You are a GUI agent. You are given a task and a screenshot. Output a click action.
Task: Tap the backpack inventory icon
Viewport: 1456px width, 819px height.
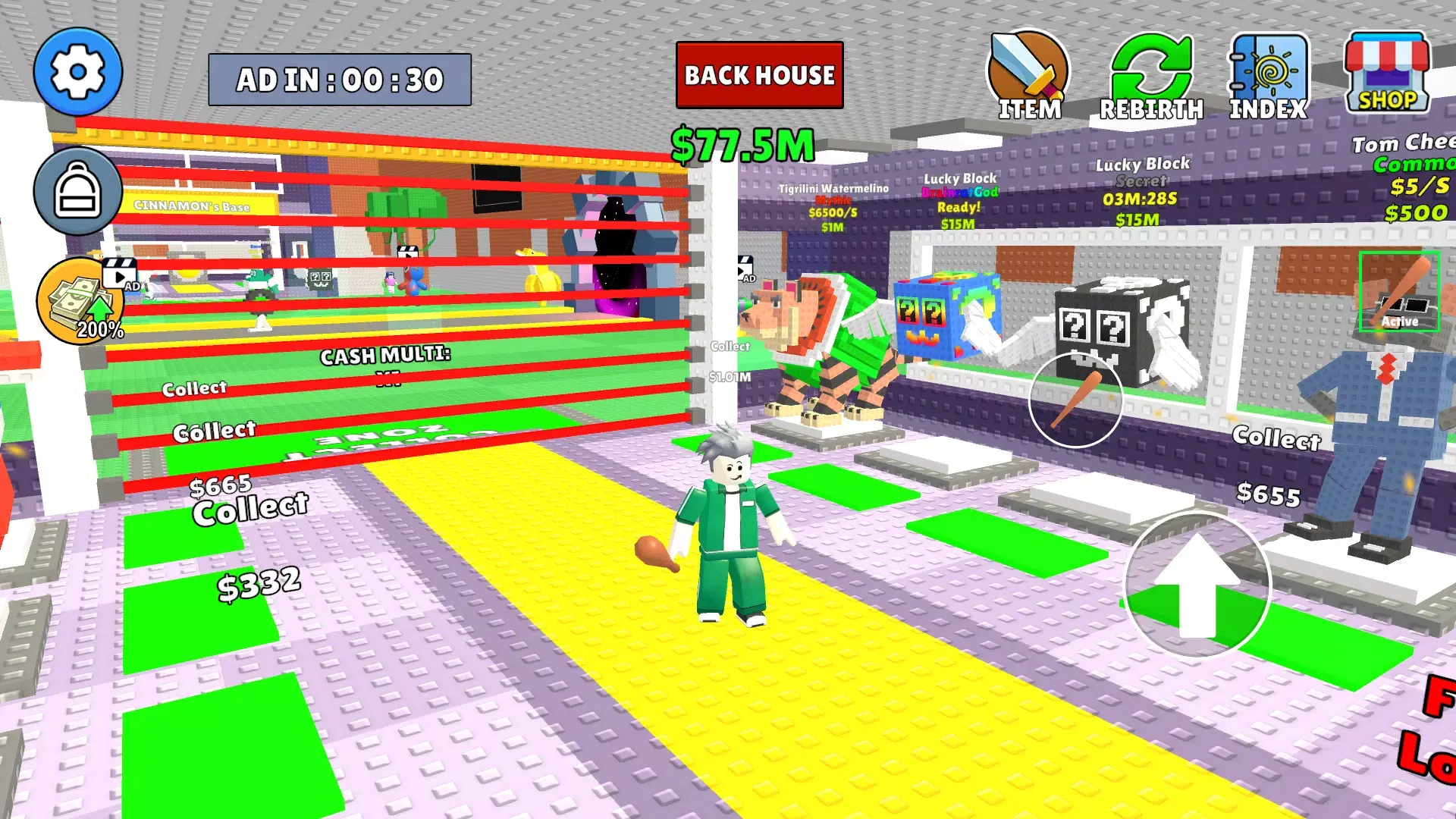78,192
